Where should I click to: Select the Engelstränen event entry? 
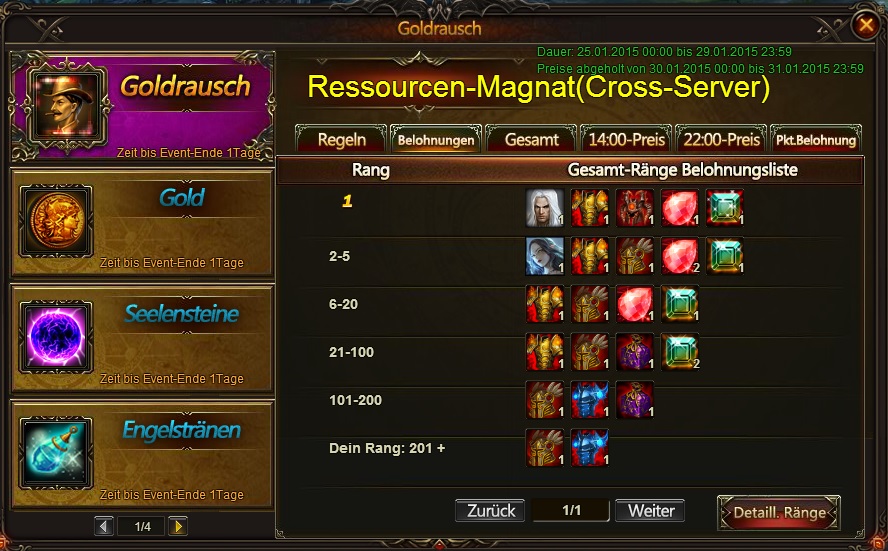(x=142, y=454)
